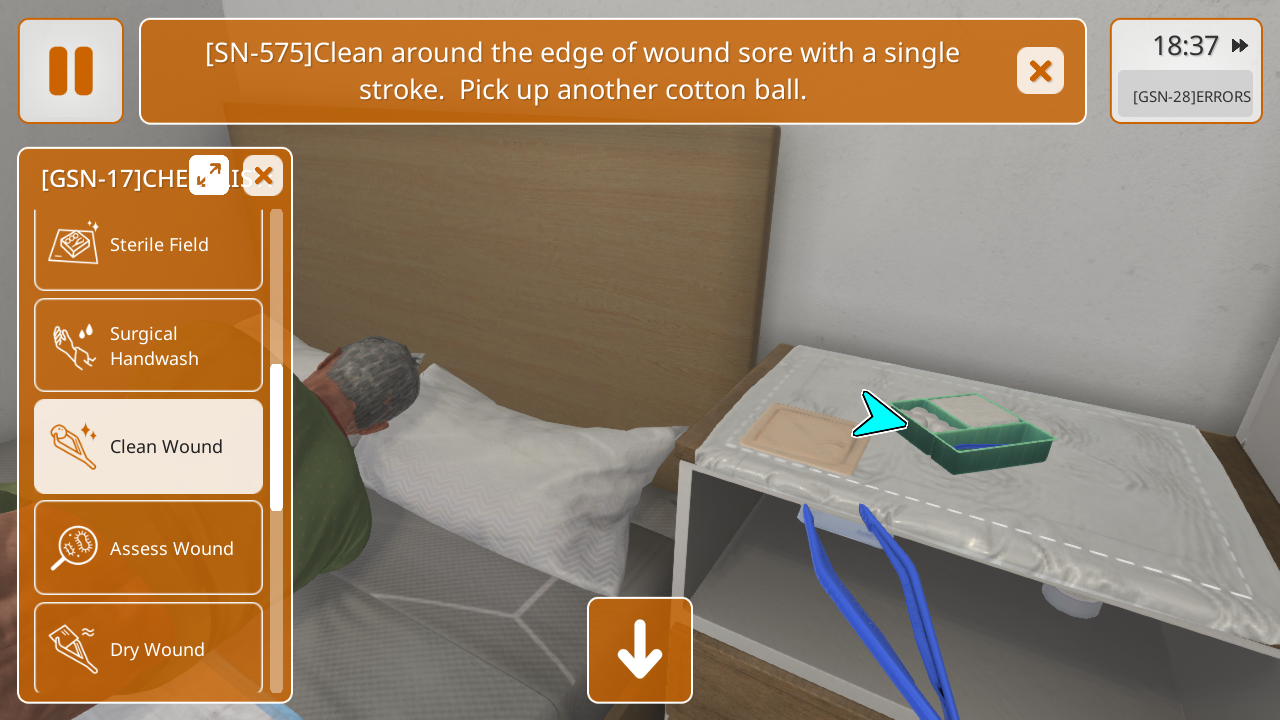
Task: Pick the Dry Wound checklist step
Action: coord(148,648)
